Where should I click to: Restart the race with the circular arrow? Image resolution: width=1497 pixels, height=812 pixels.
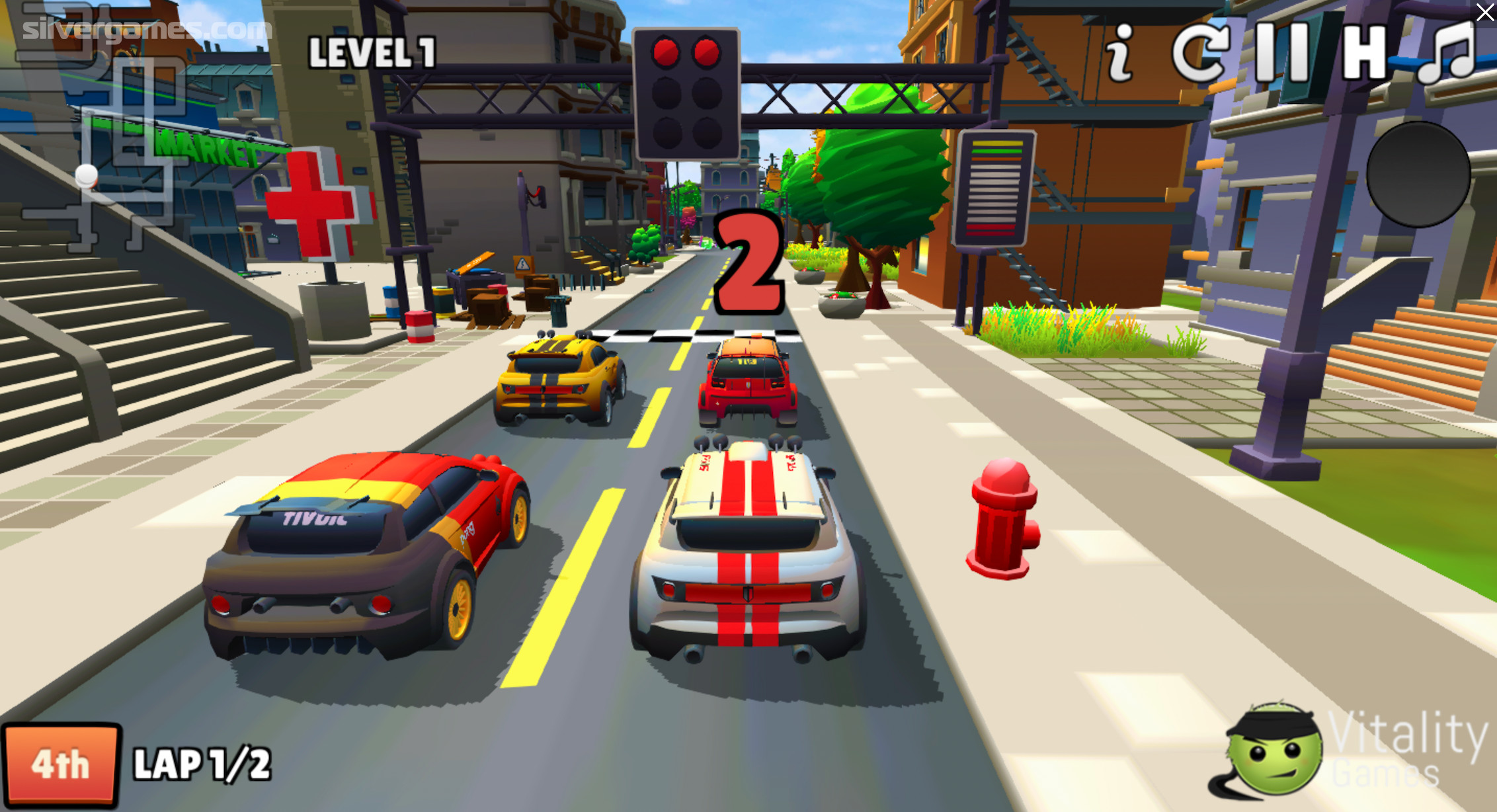[x=1199, y=53]
